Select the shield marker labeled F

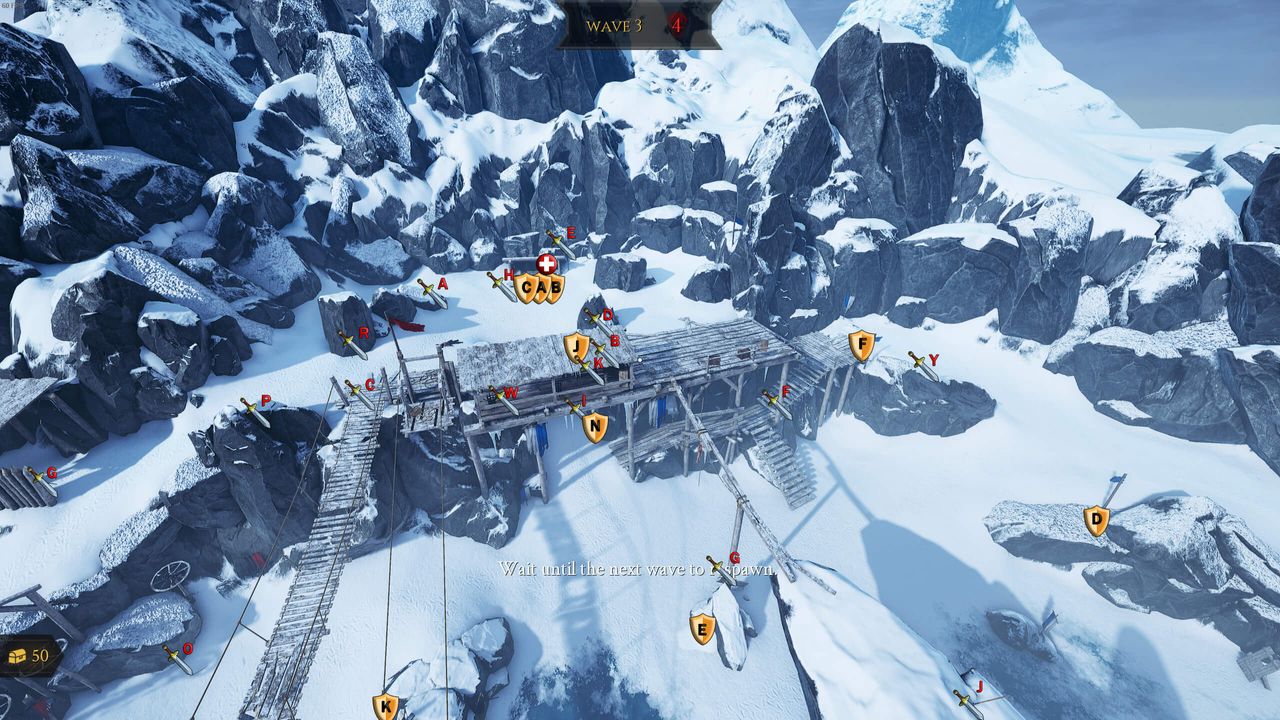point(861,346)
